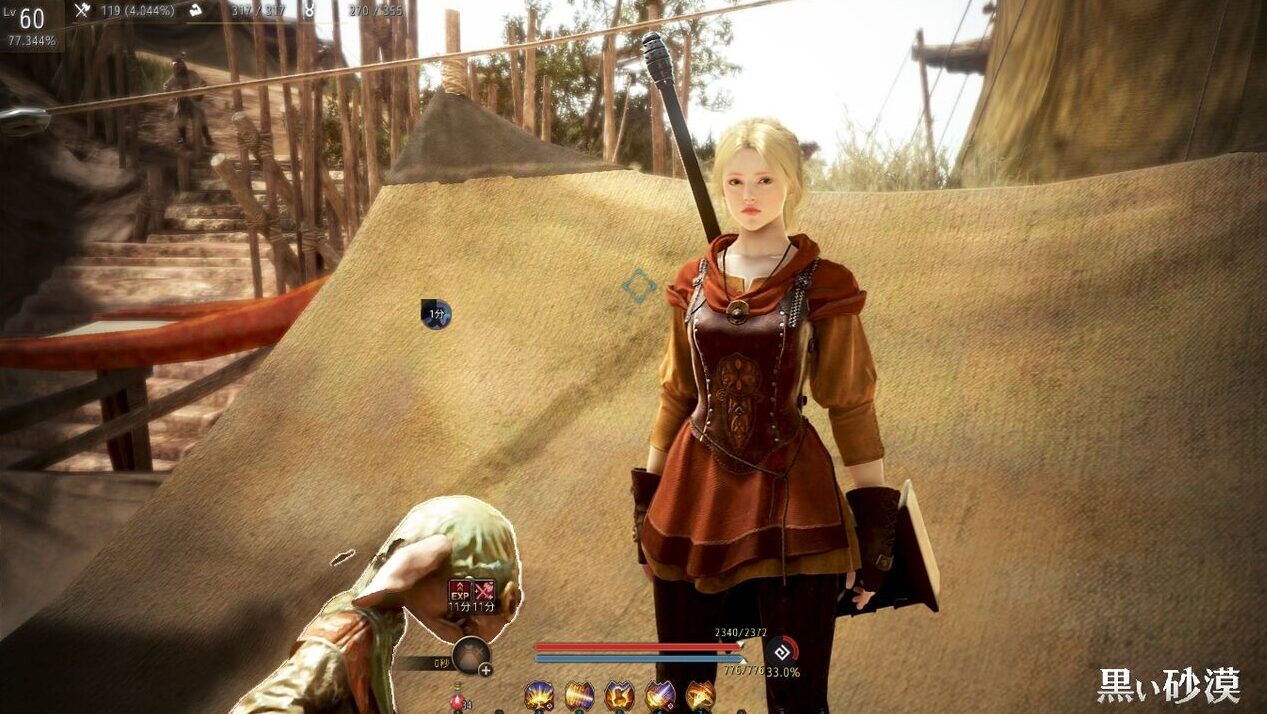Trigger the fiery figure skill
The height and width of the screenshot is (714, 1267).
(x=619, y=695)
